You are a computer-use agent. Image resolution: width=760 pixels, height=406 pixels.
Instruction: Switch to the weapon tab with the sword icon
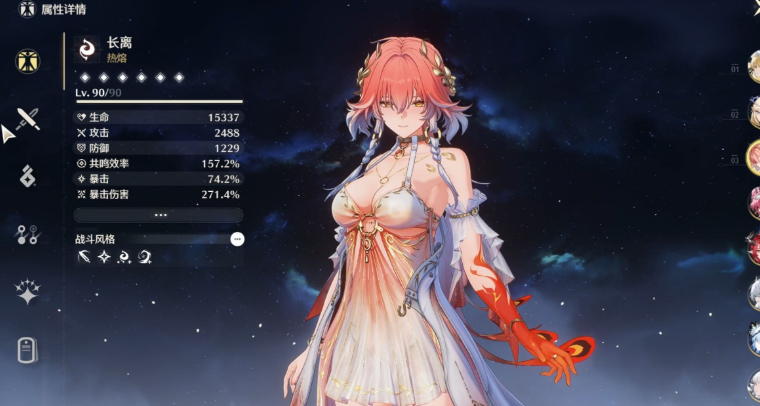point(28,120)
